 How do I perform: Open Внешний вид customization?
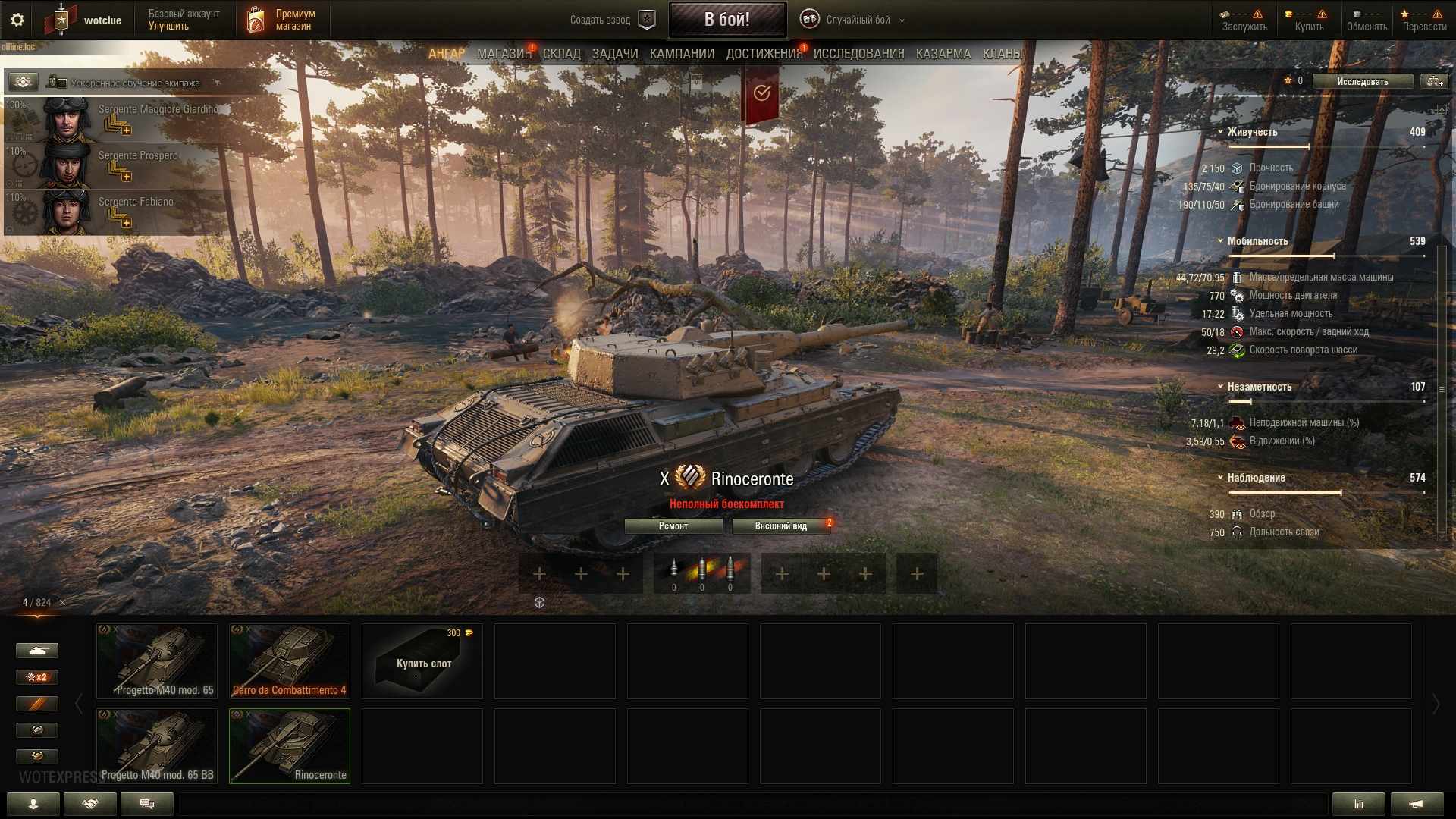[780, 526]
